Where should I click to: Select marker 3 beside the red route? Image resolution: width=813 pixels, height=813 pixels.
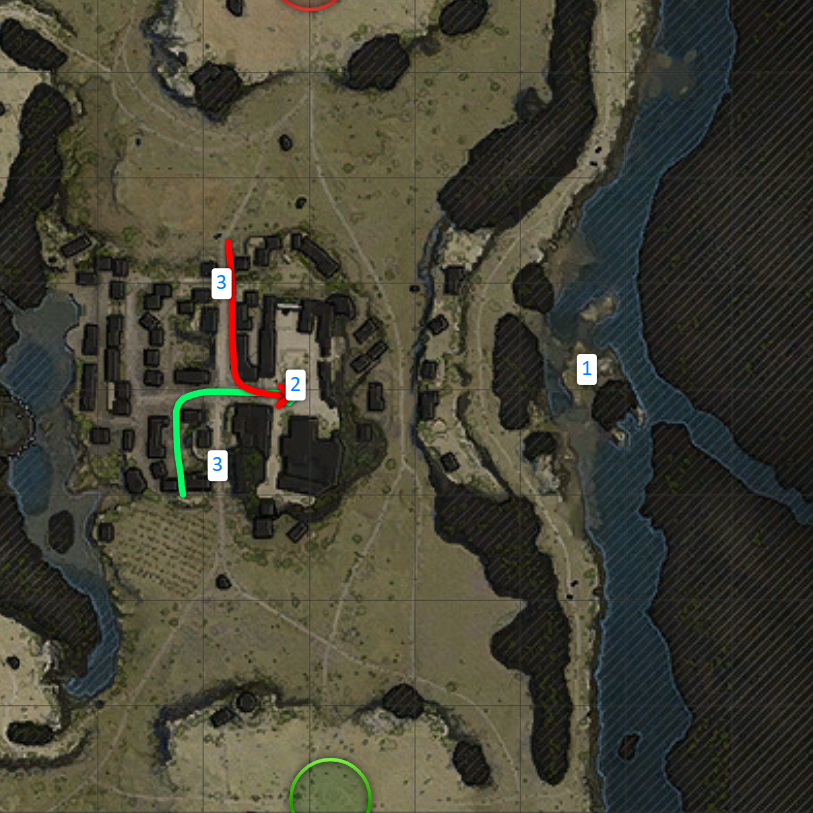click(x=221, y=283)
